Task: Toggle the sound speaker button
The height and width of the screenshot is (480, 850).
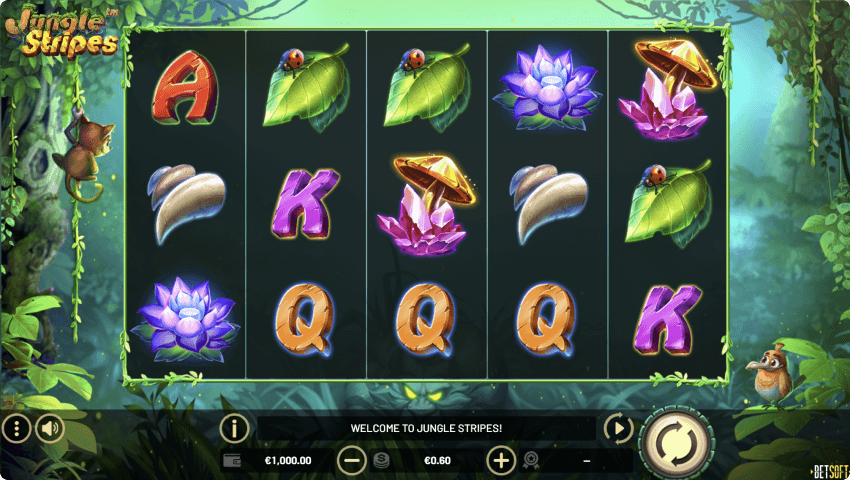Action: click(49, 430)
